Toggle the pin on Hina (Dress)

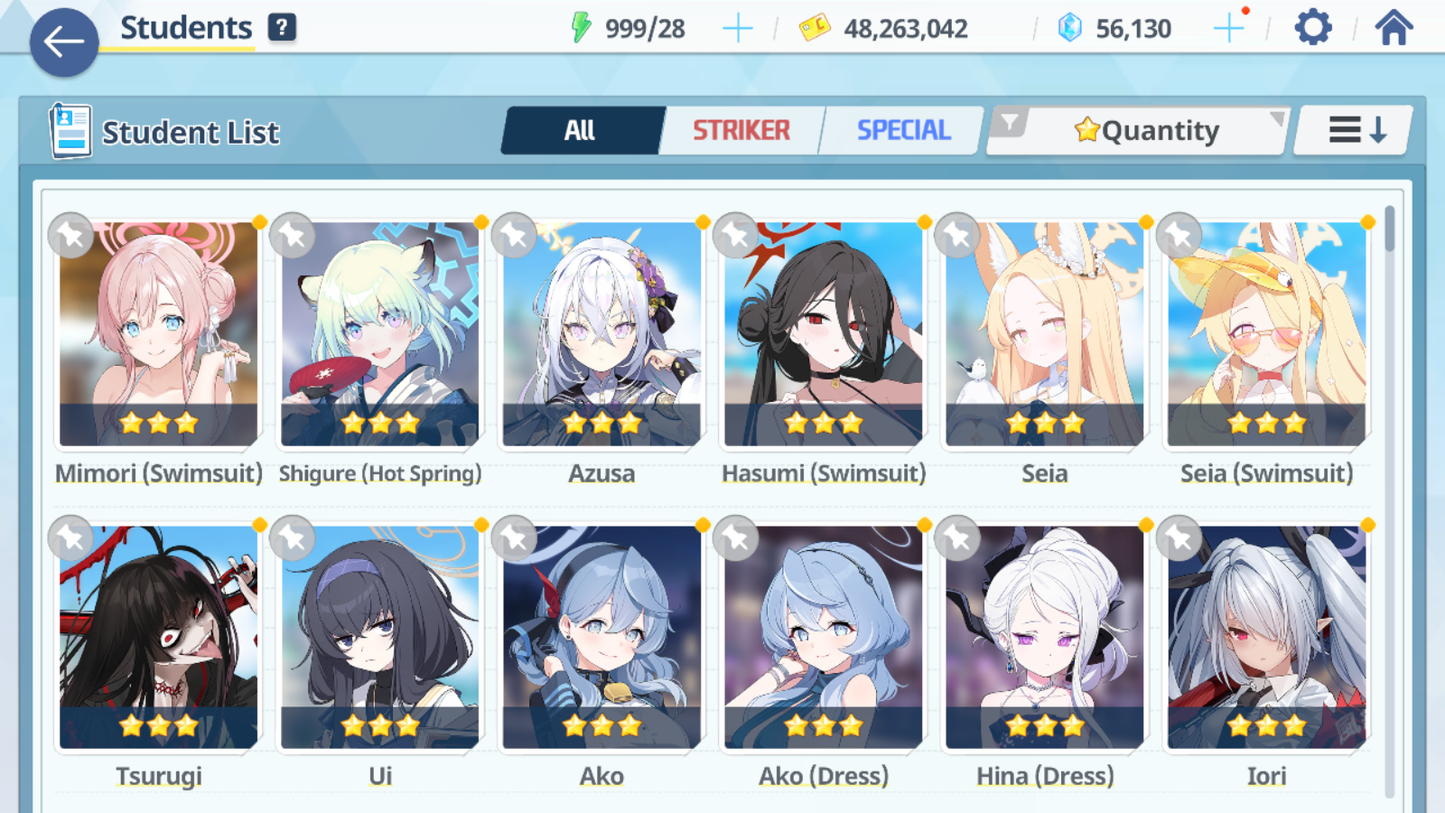point(957,538)
